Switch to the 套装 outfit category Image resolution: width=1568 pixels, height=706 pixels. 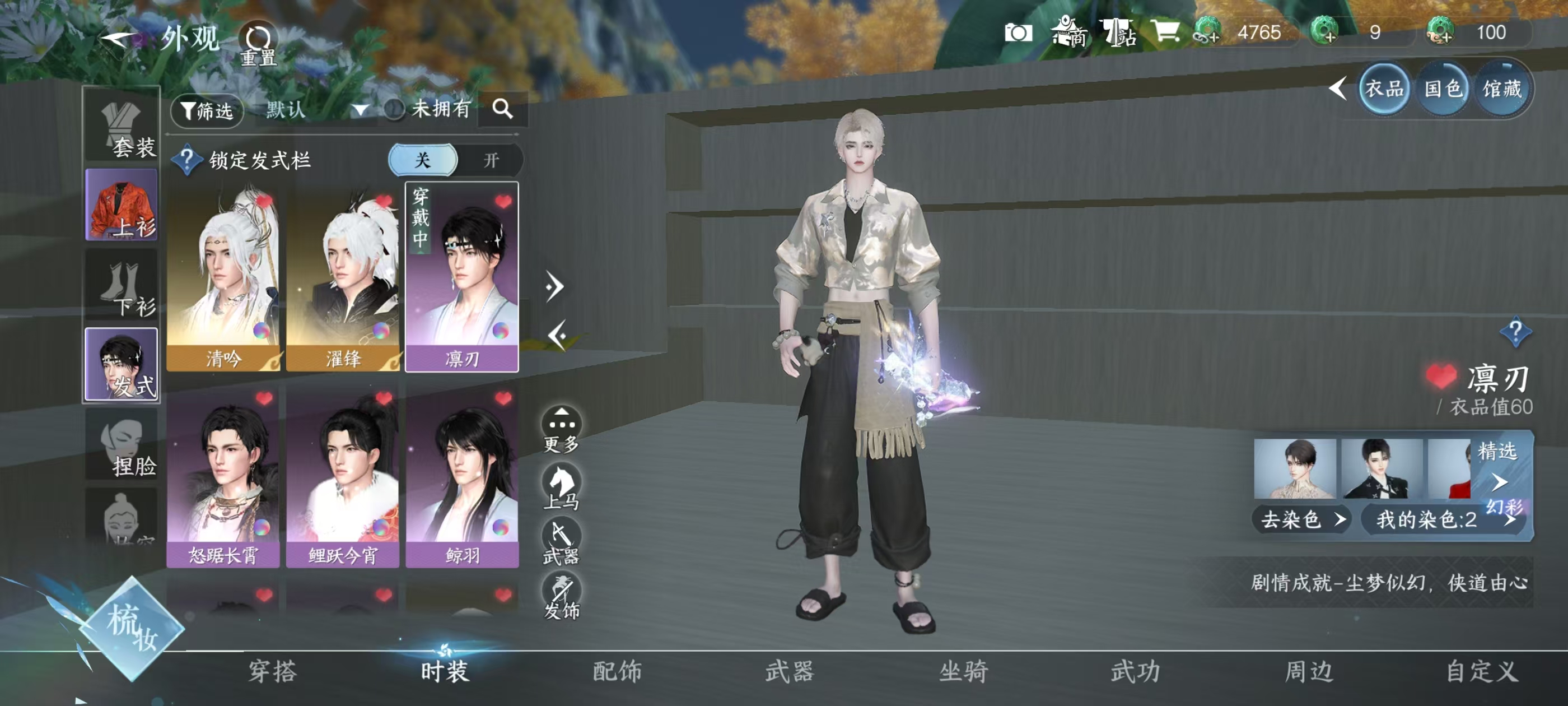pos(122,127)
